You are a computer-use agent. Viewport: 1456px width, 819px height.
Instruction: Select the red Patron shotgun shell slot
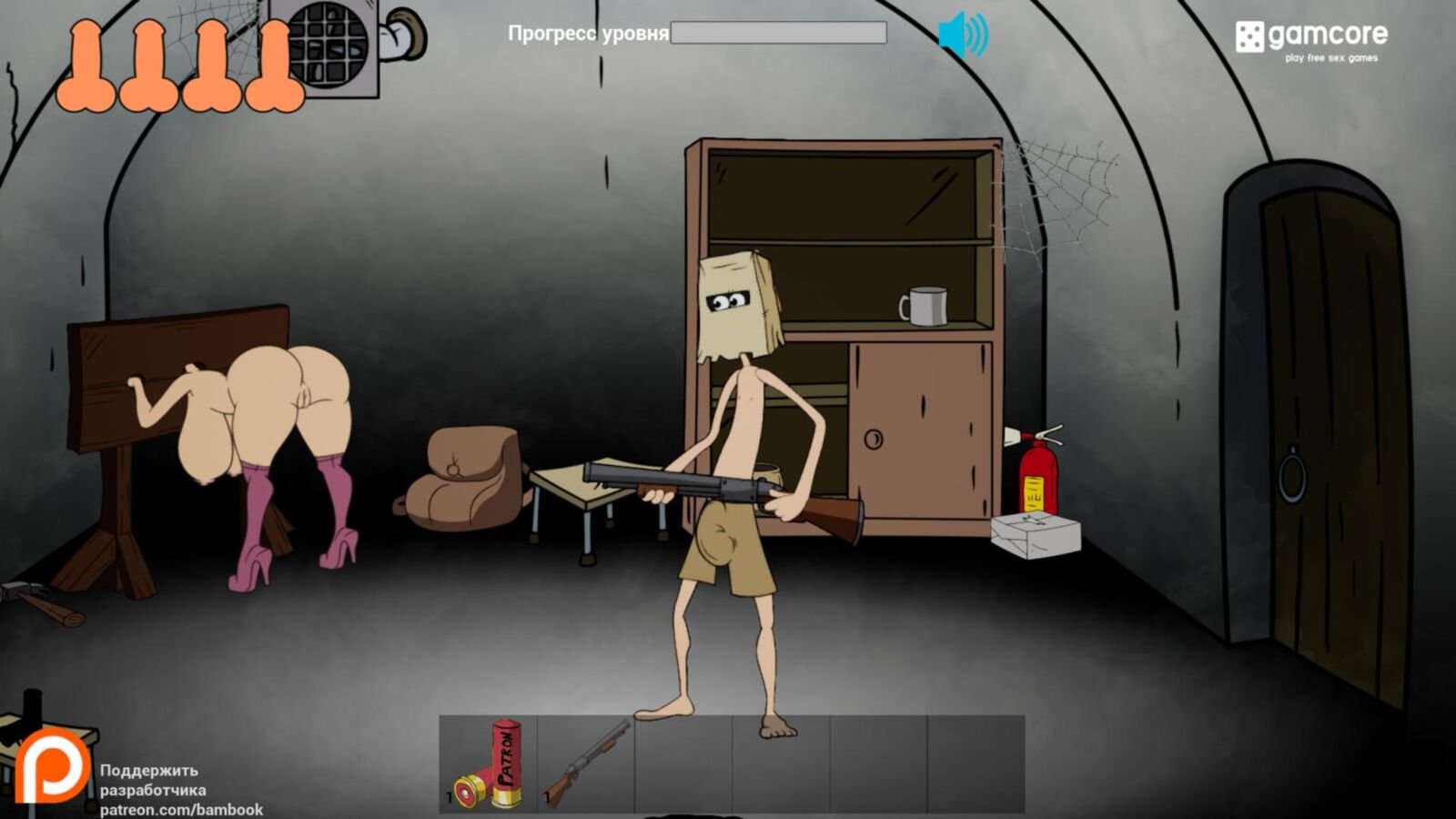[x=489, y=763]
